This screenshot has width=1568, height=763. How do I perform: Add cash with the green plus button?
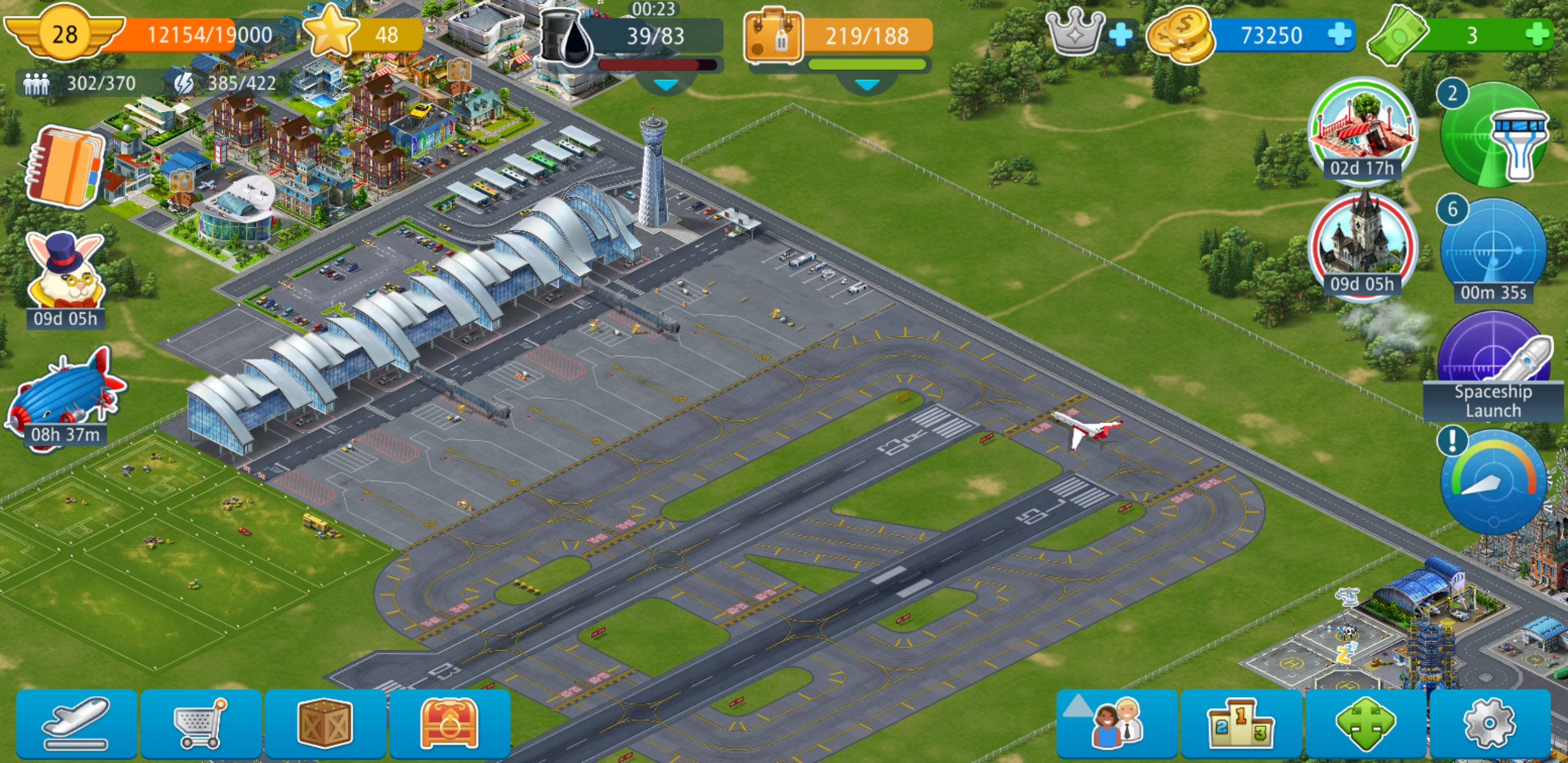click(1537, 34)
